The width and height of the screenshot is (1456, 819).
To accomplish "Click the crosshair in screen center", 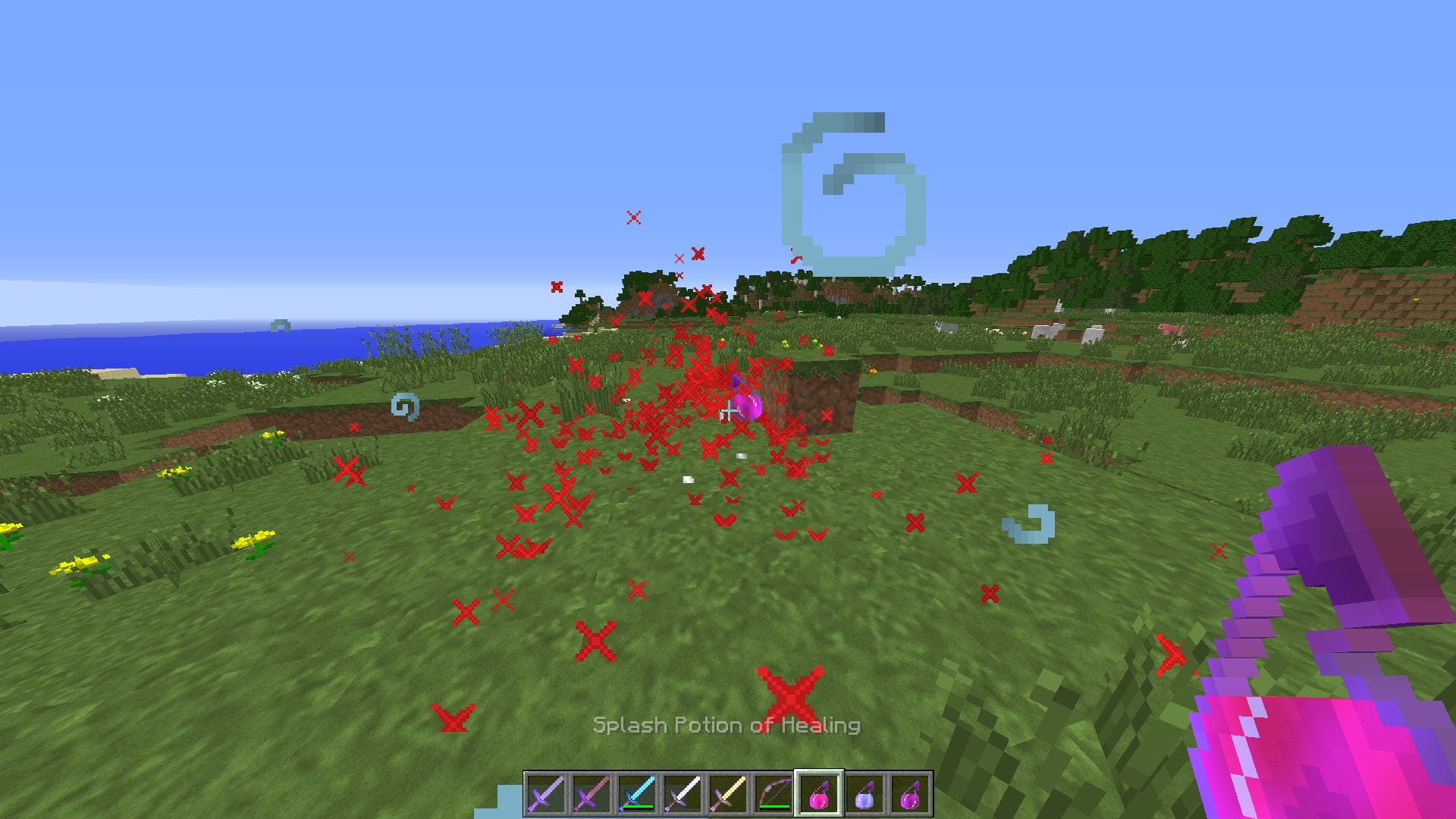I will click(728, 409).
